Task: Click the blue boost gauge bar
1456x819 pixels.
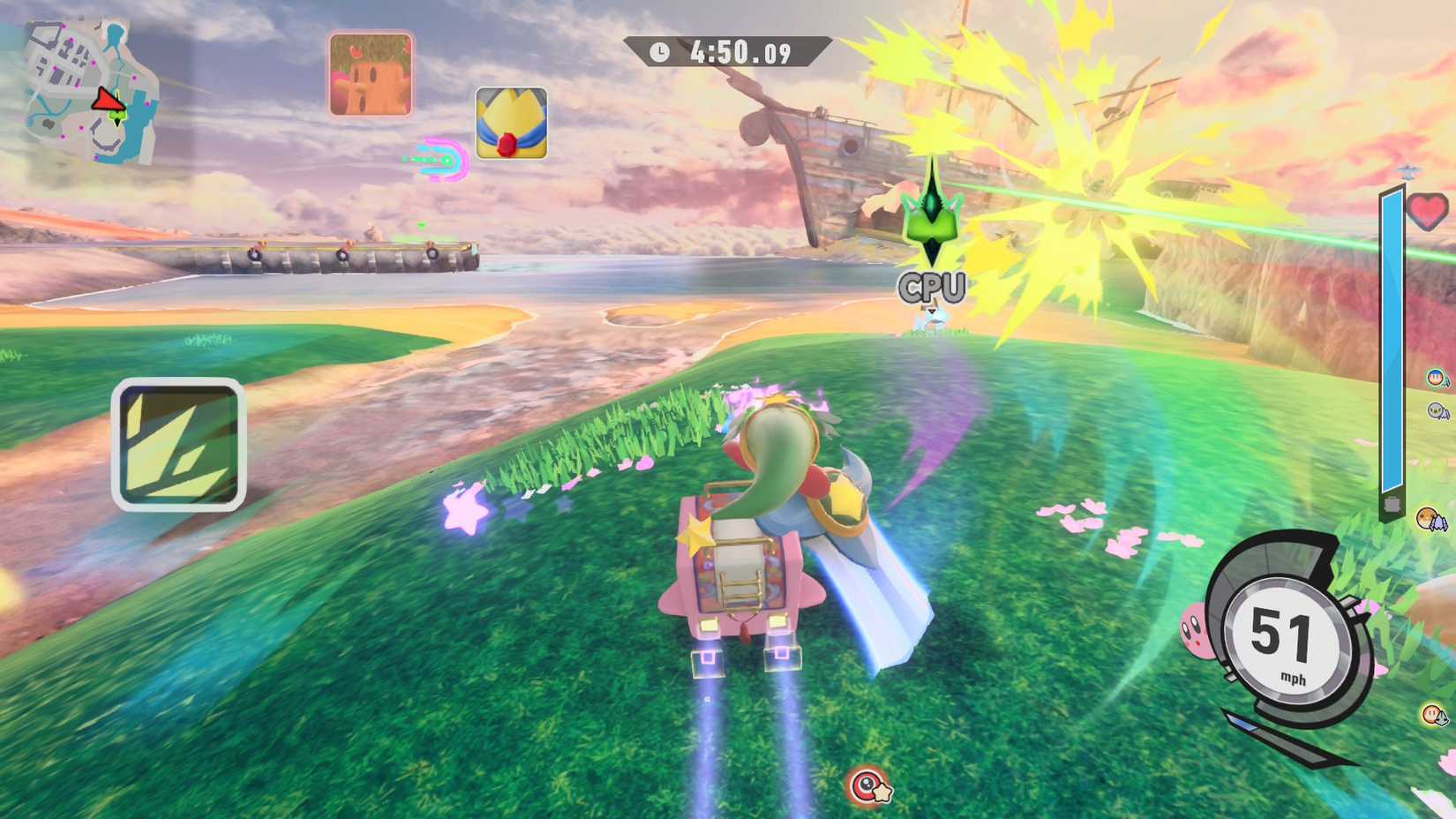Action: tap(1392, 344)
